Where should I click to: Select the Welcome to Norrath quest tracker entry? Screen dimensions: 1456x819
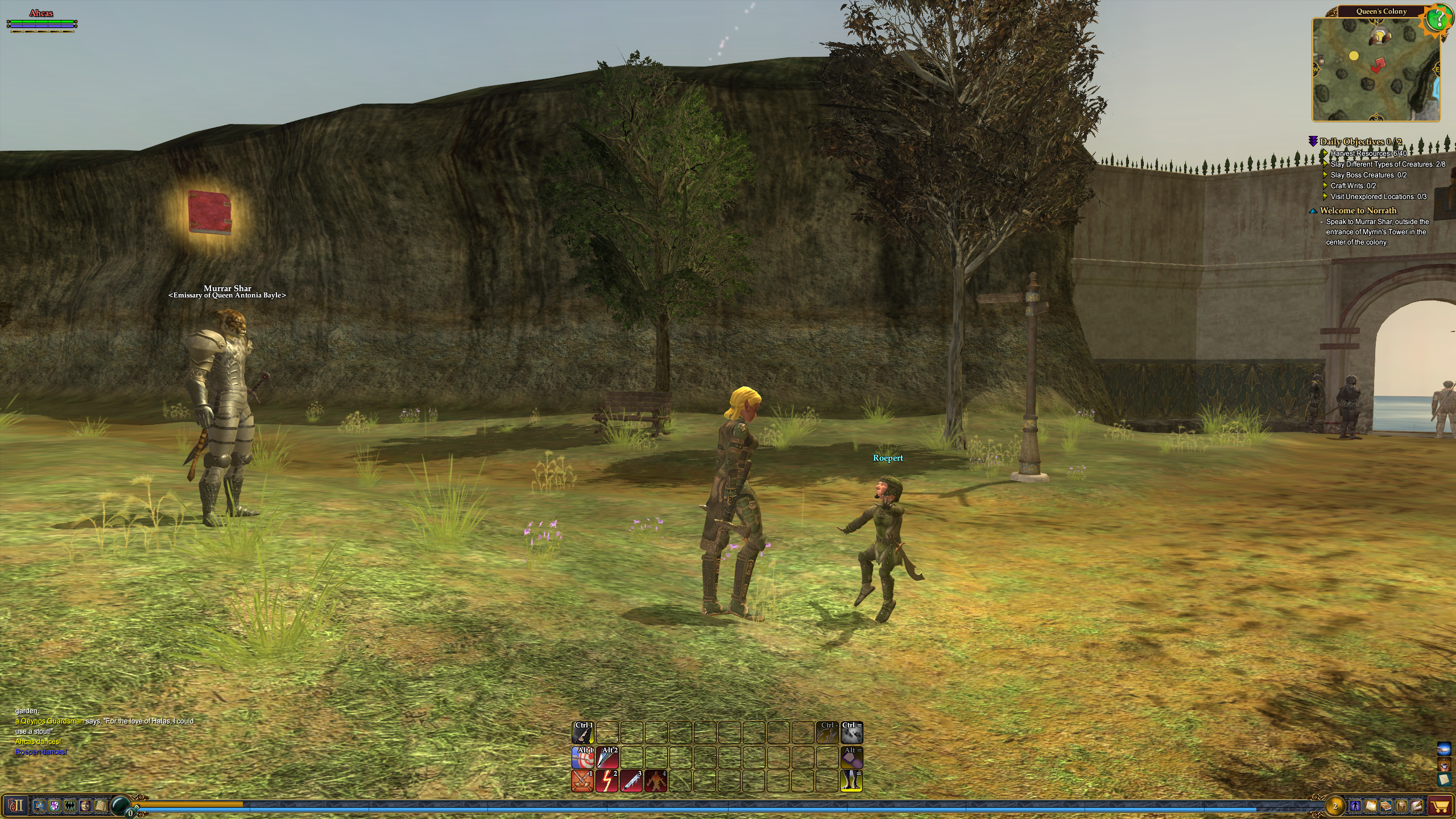pos(1358,210)
